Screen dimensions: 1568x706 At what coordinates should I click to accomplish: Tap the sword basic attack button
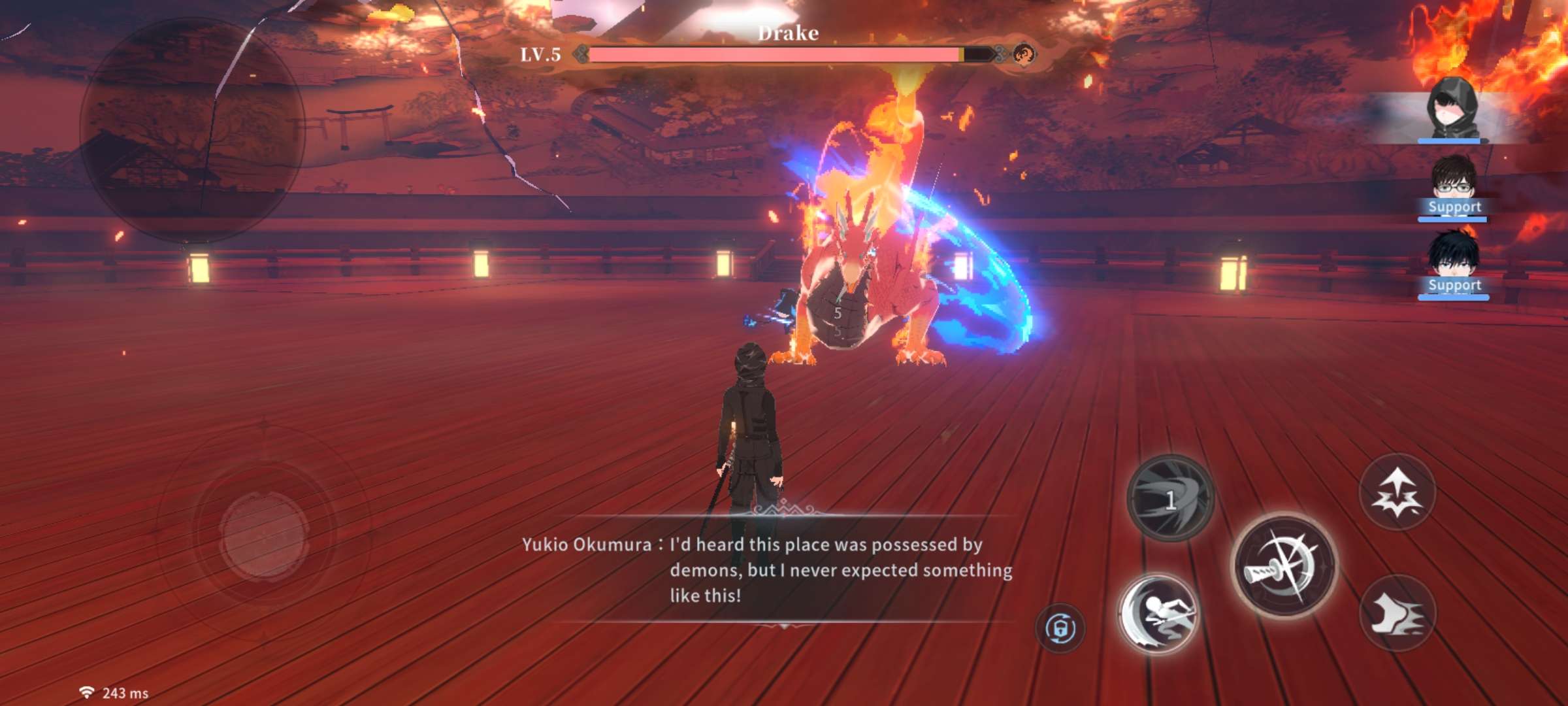coord(1284,565)
